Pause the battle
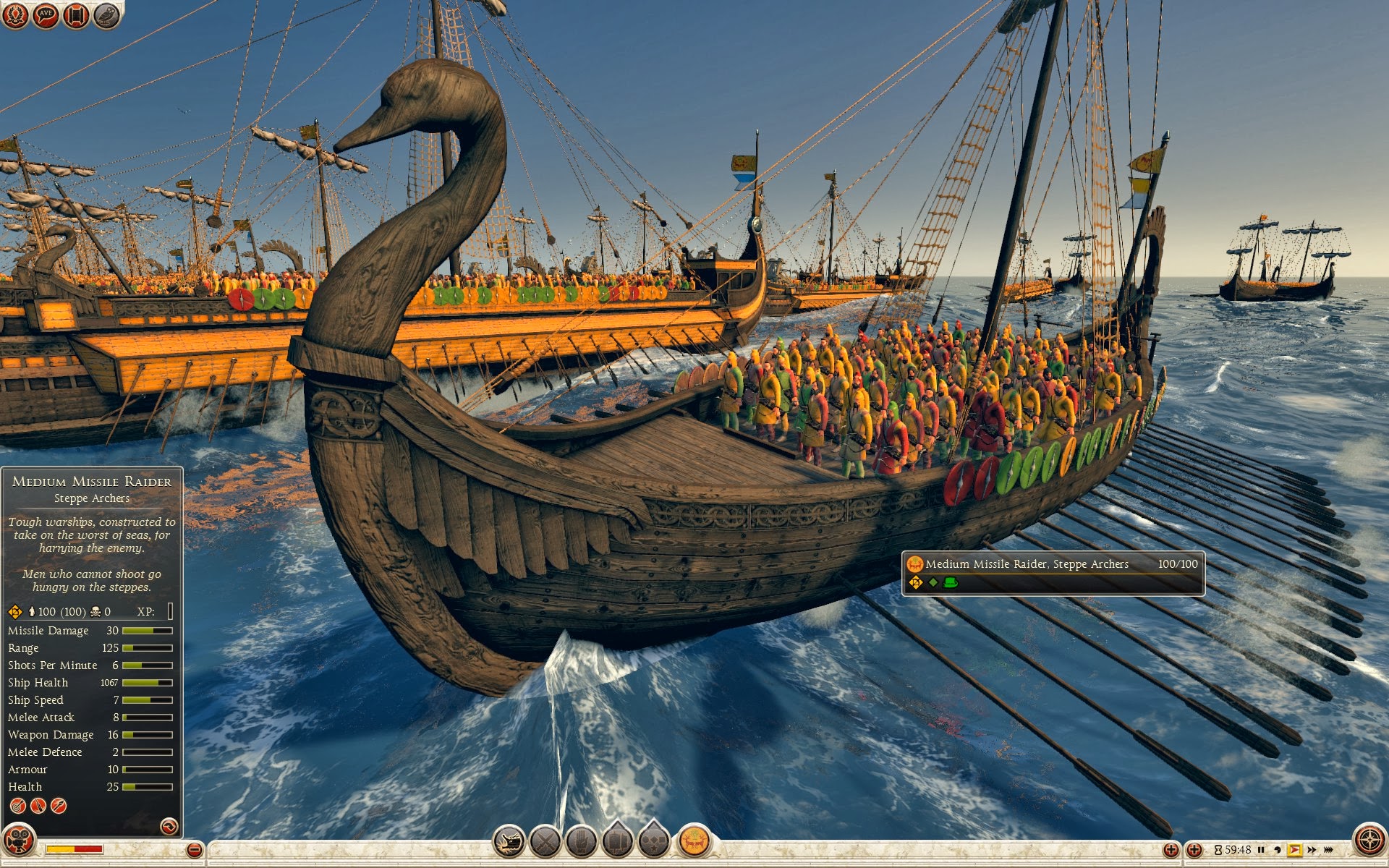Viewport: 1389px width, 868px height. click(x=1261, y=850)
